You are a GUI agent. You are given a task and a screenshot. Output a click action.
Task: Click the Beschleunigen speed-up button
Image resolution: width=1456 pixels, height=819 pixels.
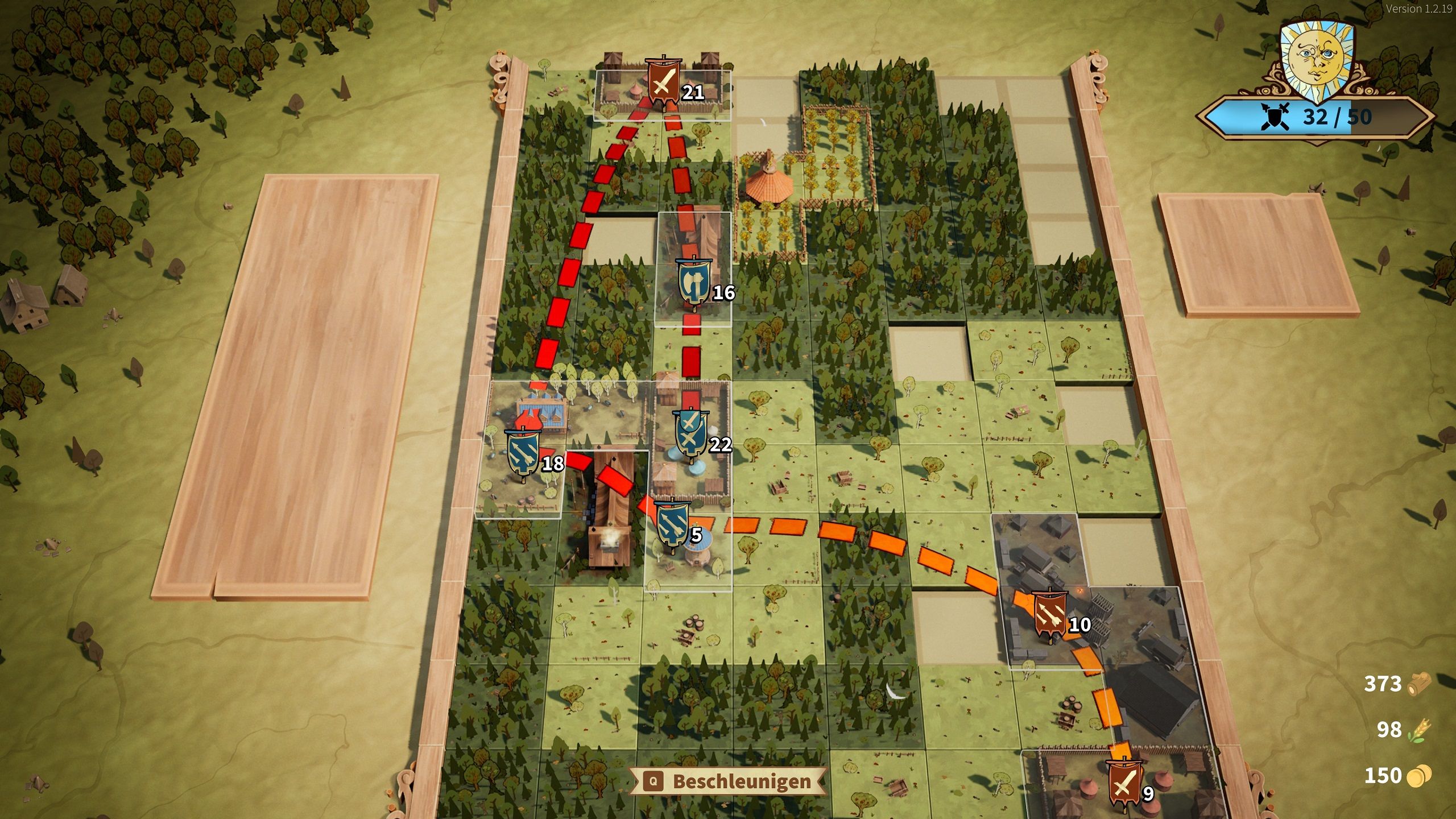(x=729, y=781)
